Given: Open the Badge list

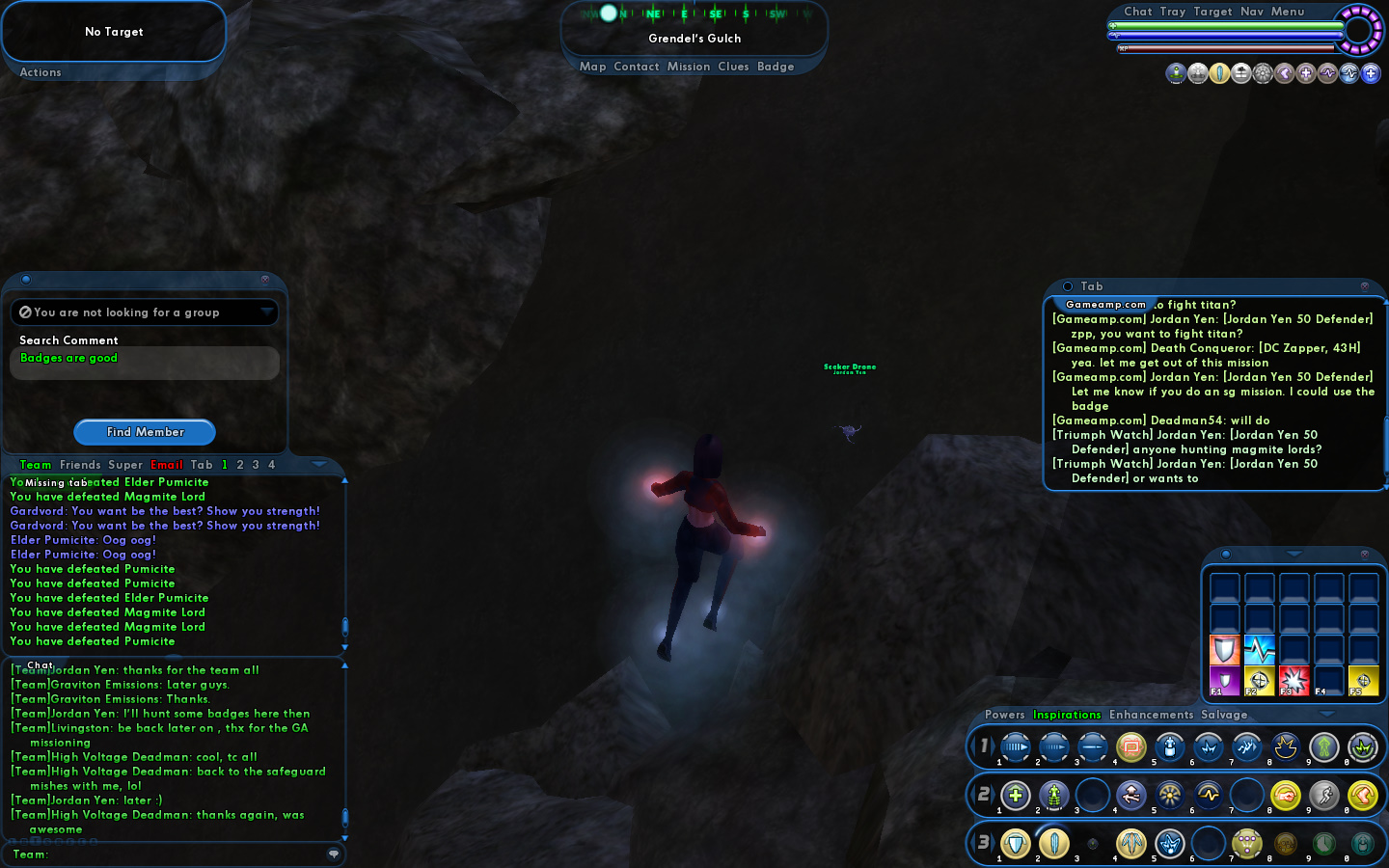Looking at the screenshot, I should click(x=776, y=67).
